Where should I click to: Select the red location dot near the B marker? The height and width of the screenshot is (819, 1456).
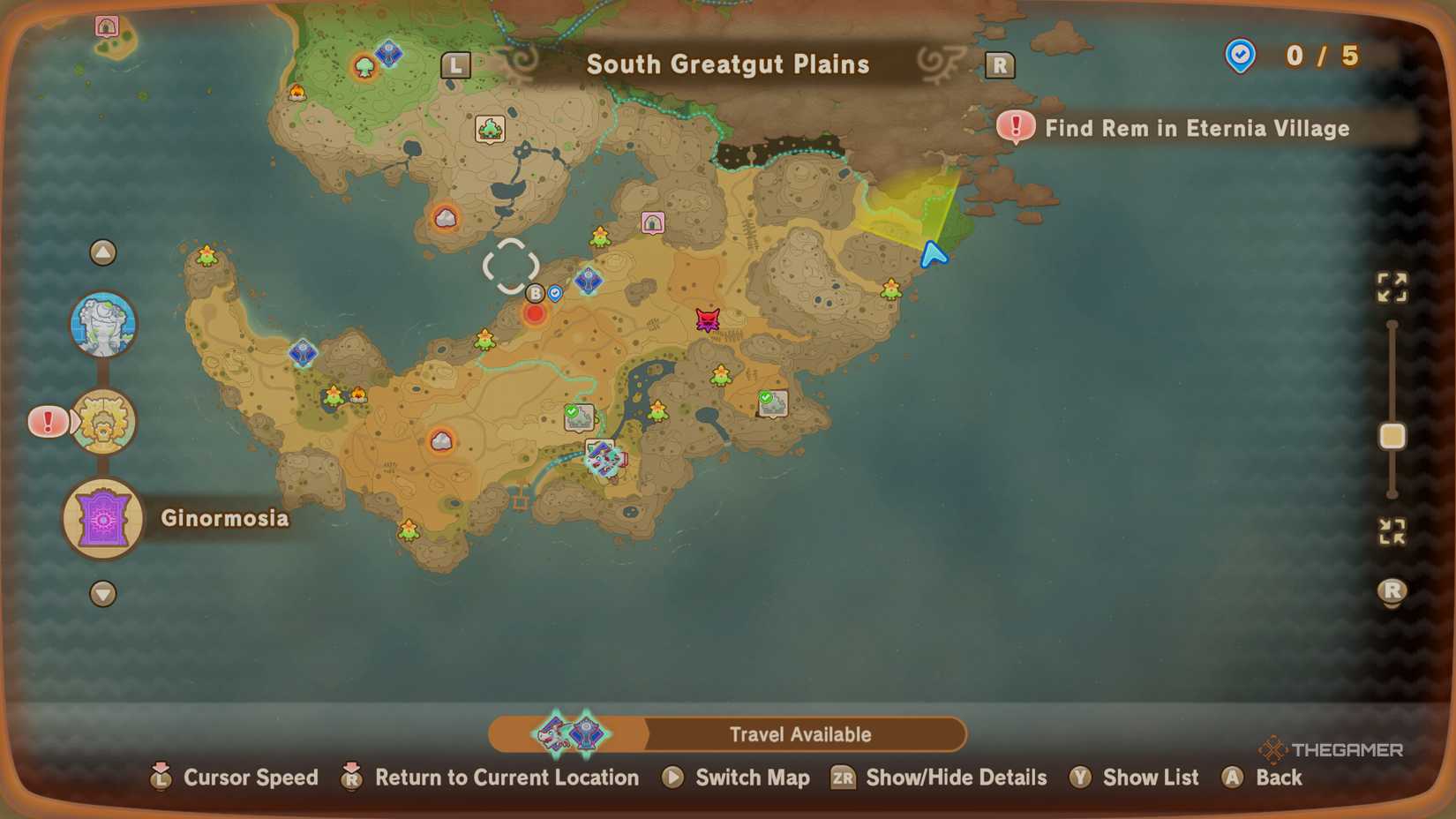(x=535, y=313)
